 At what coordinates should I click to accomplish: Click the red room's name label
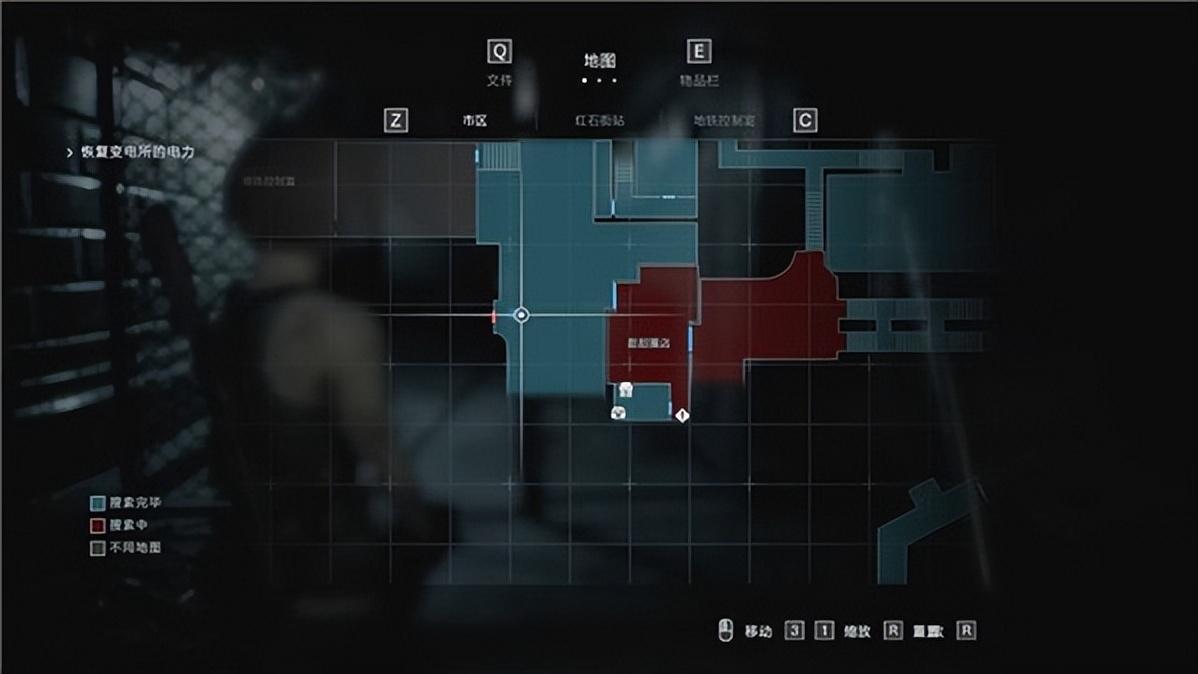pyautogui.click(x=648, y=343)
